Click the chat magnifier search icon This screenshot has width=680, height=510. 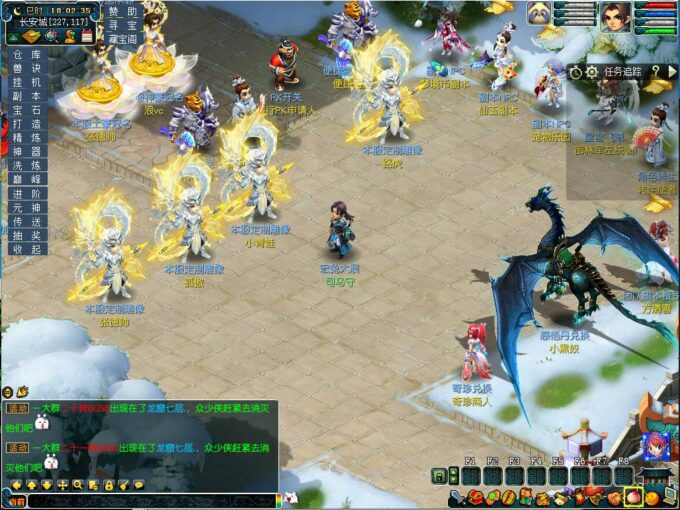coord(77,485)
